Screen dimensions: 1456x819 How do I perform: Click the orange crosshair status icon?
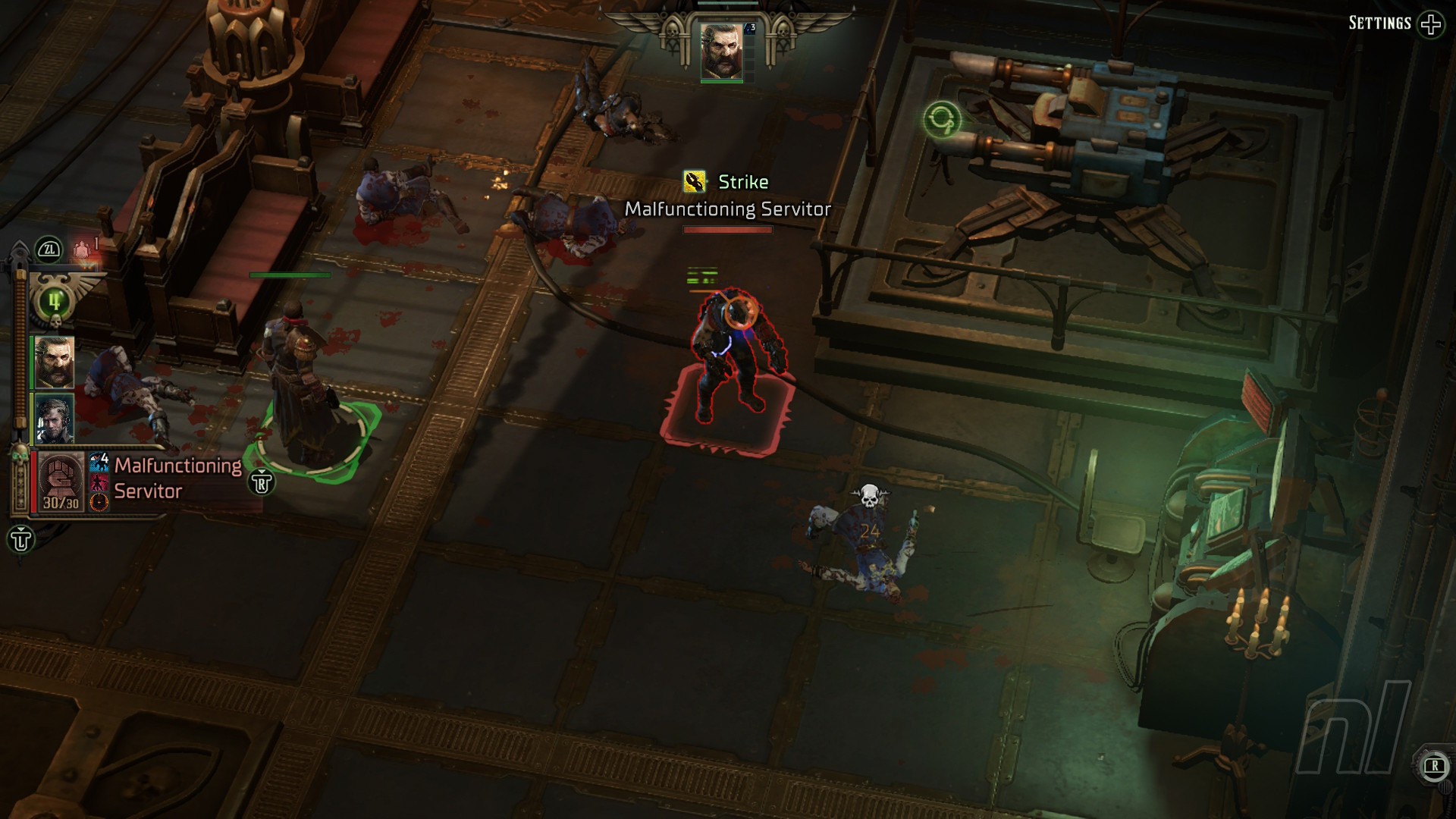coord(99,501)
